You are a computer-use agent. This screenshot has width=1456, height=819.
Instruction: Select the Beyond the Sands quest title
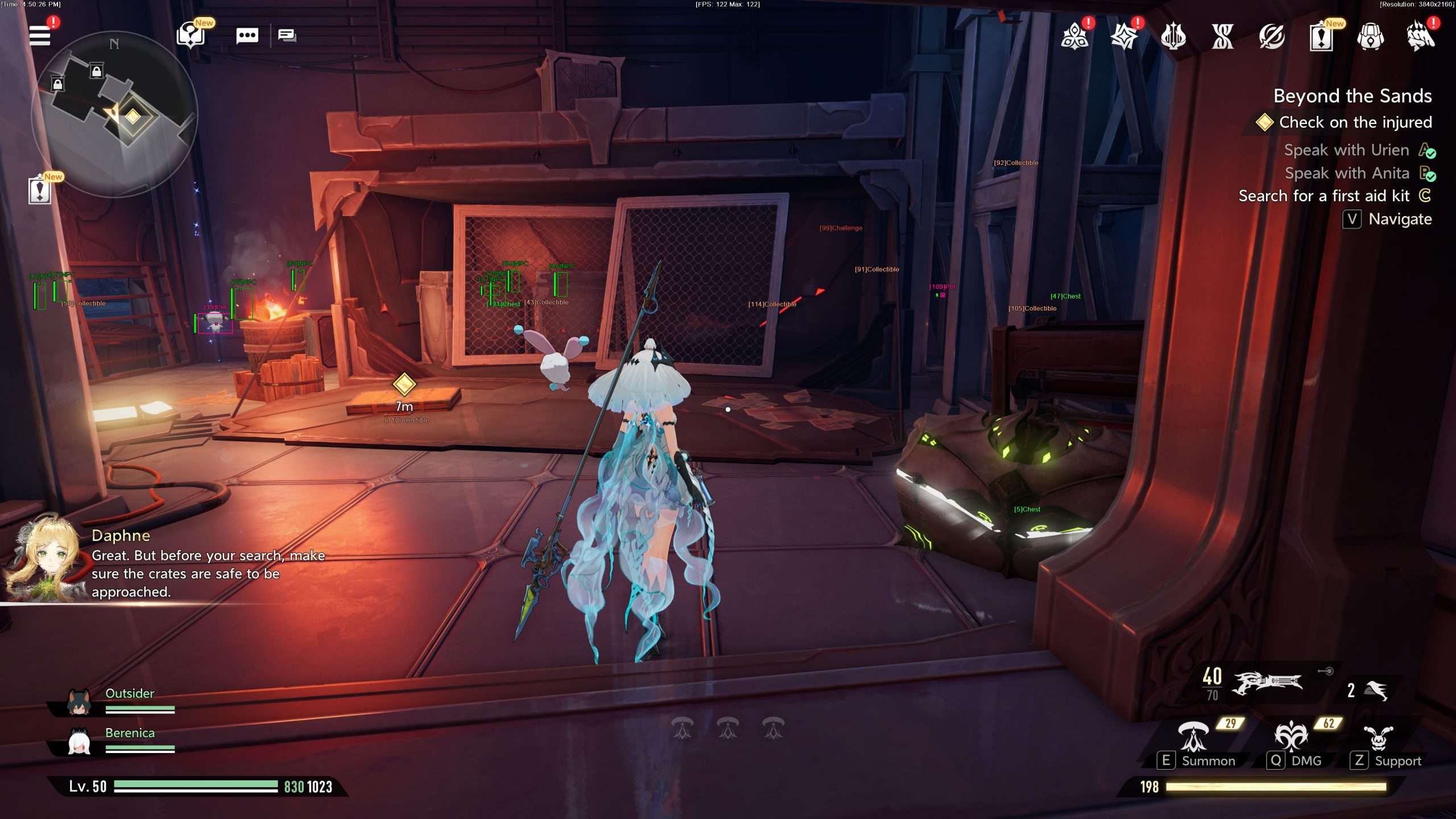coord(1352,96)
